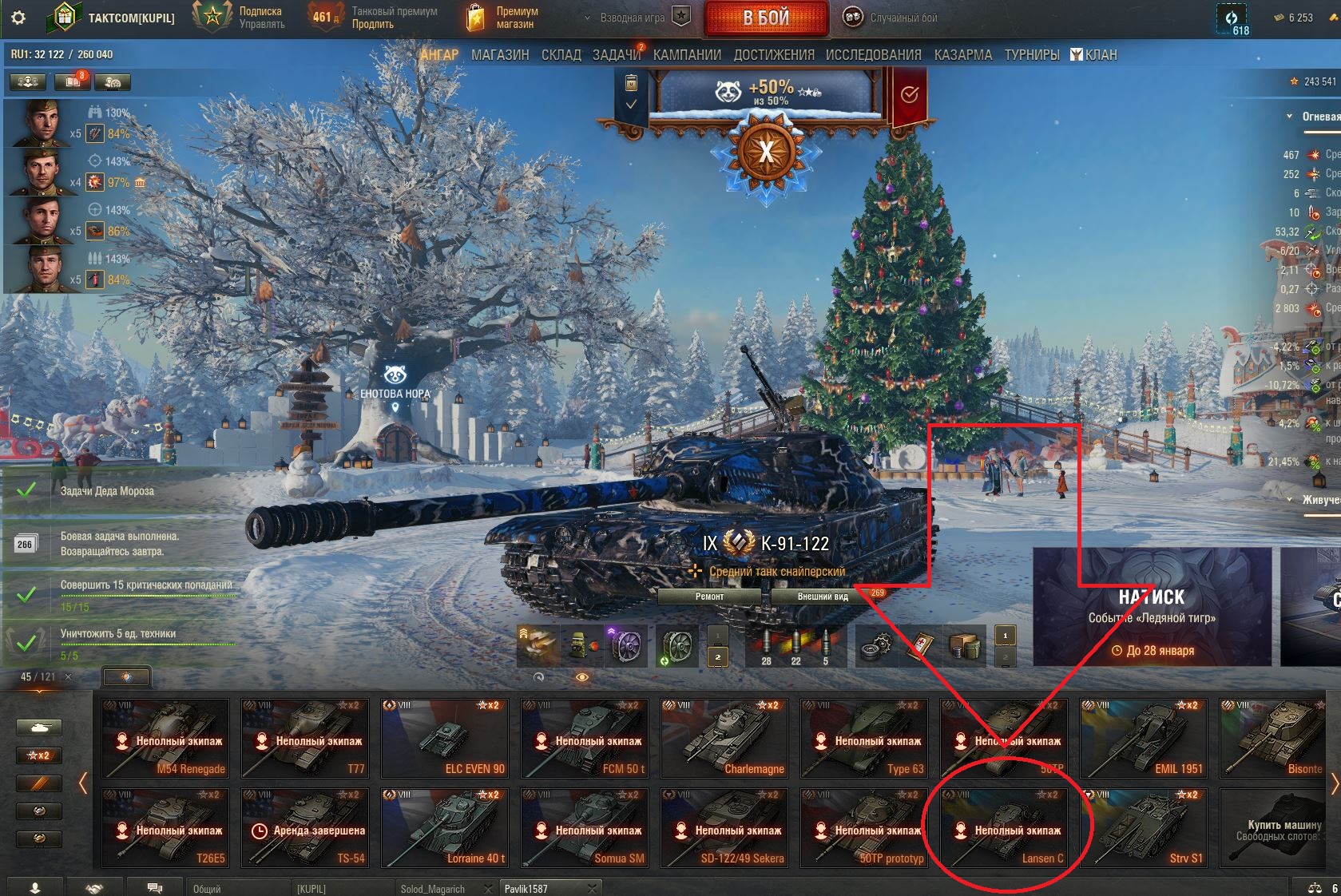Open the КАМПАНИИ section

point(687,55)
